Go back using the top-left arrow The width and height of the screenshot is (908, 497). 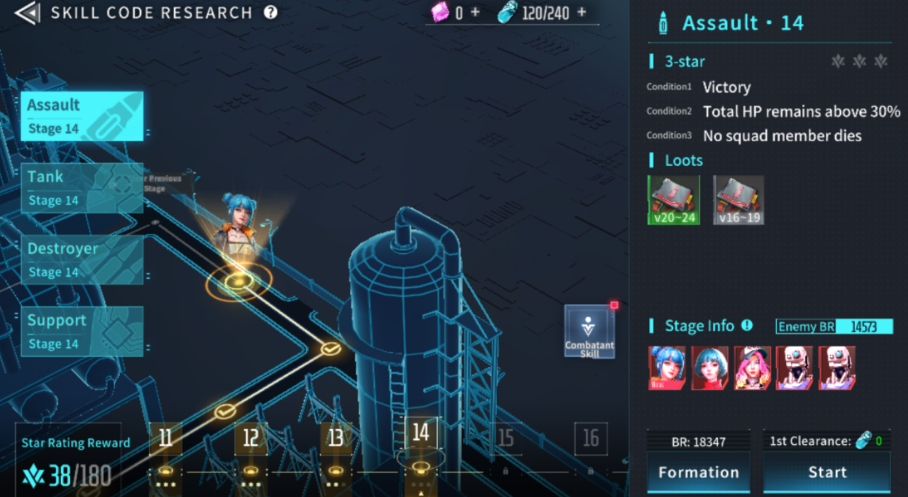click(x=27, y=13)
